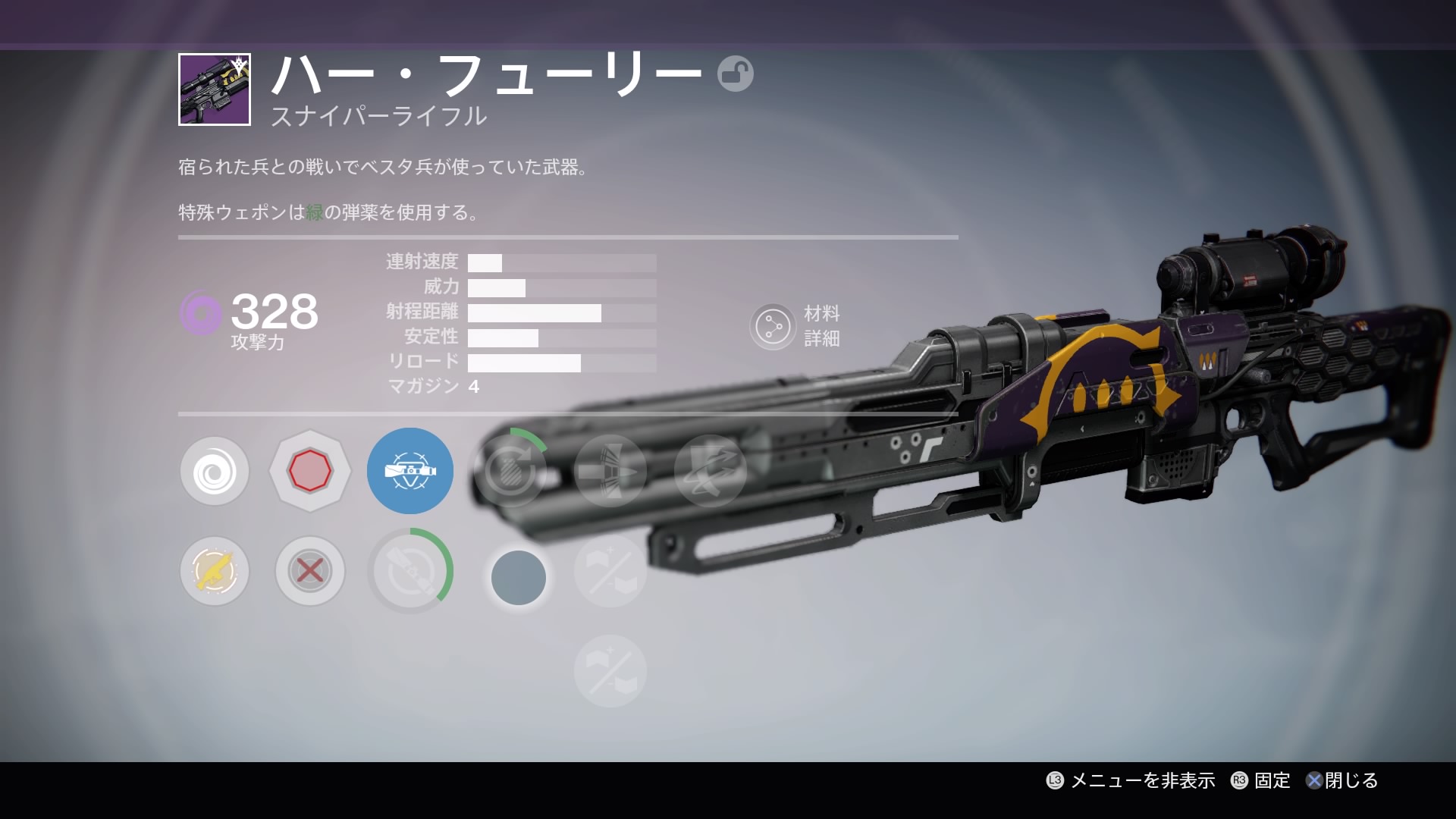This screenshot has height=819, width=1456.
Task: Select the white spiral void damage node
Action: pyautogui.click(x=215, y=472)
